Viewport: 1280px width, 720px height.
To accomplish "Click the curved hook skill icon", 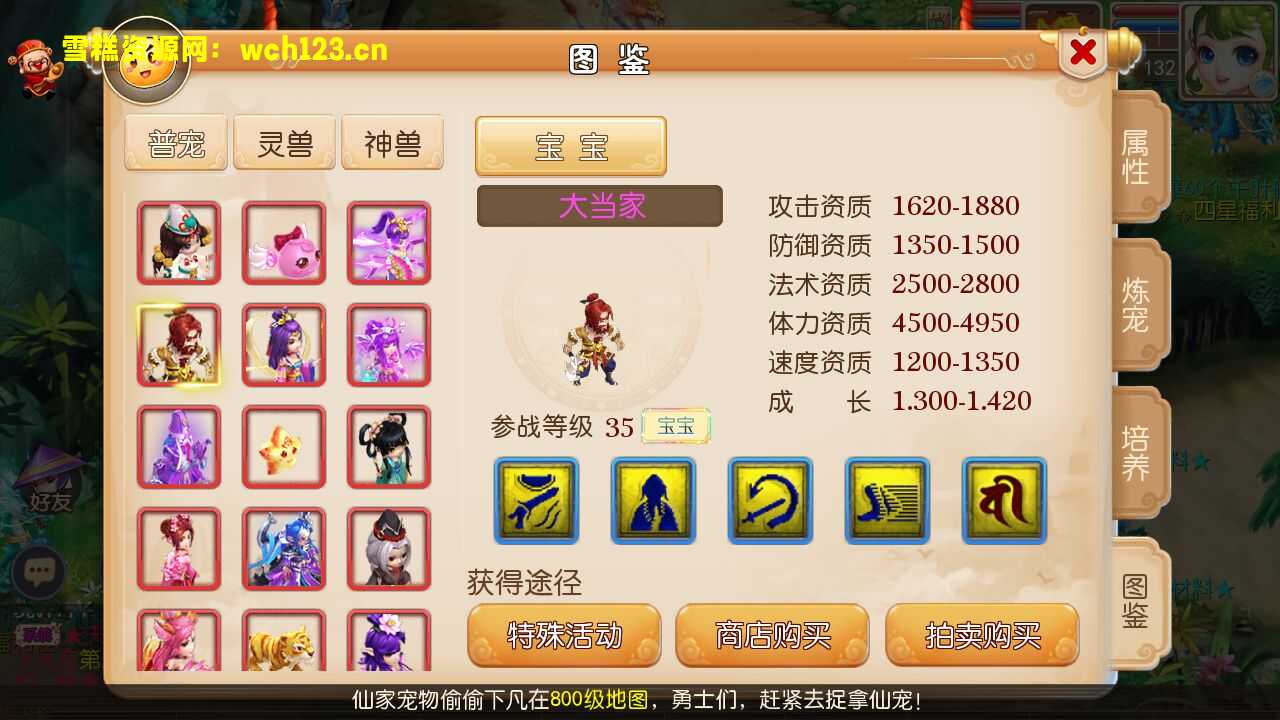I will coord(769,501).
